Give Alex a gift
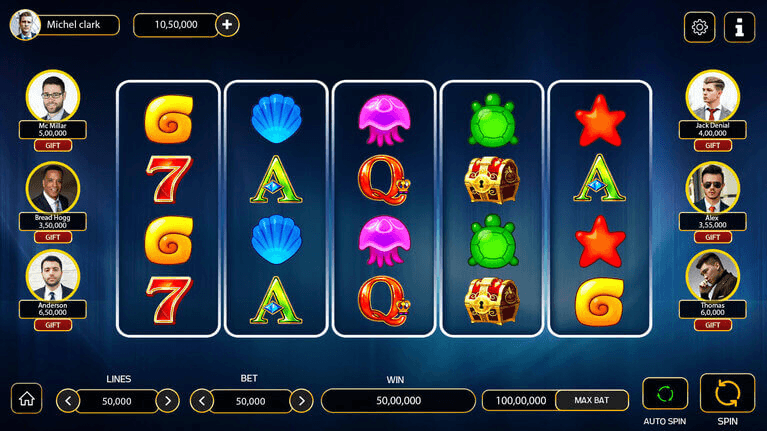Screen dimensions: 767x431 tap(712, 237)
